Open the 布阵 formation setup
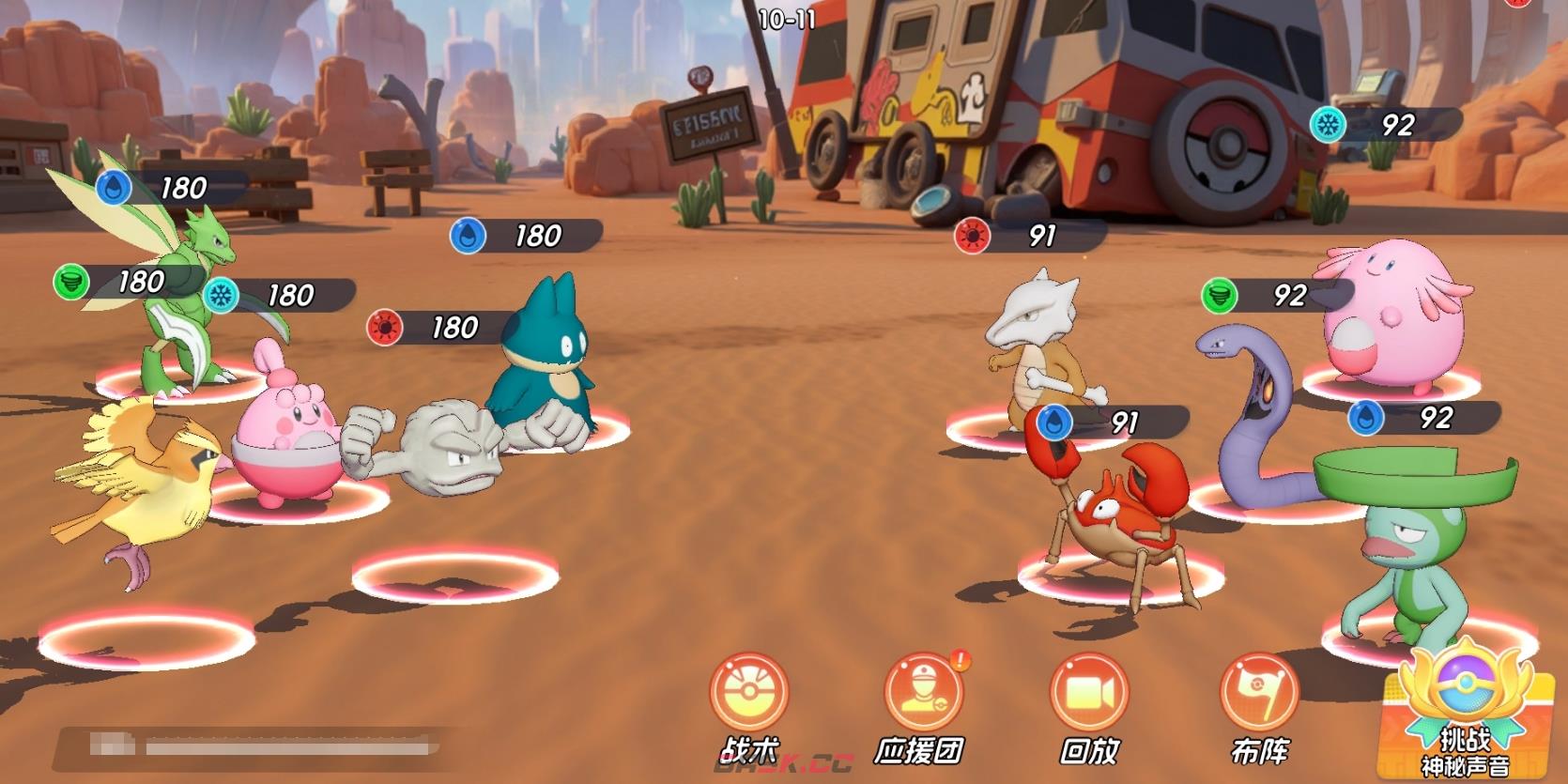The image size is (1568, 784). coord(1258,695)
